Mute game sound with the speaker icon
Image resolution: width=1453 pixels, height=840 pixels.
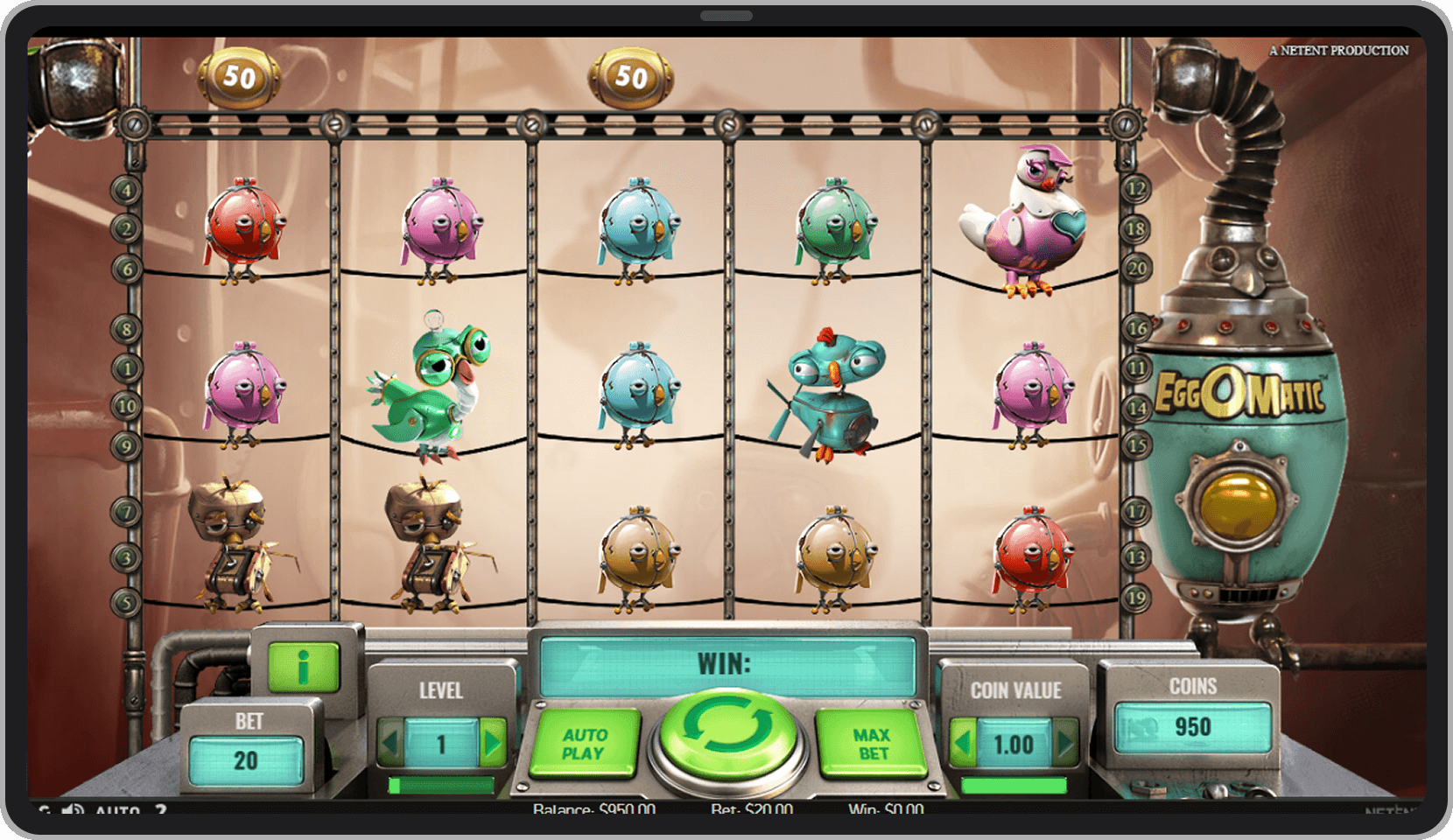(x=74, y=809)
